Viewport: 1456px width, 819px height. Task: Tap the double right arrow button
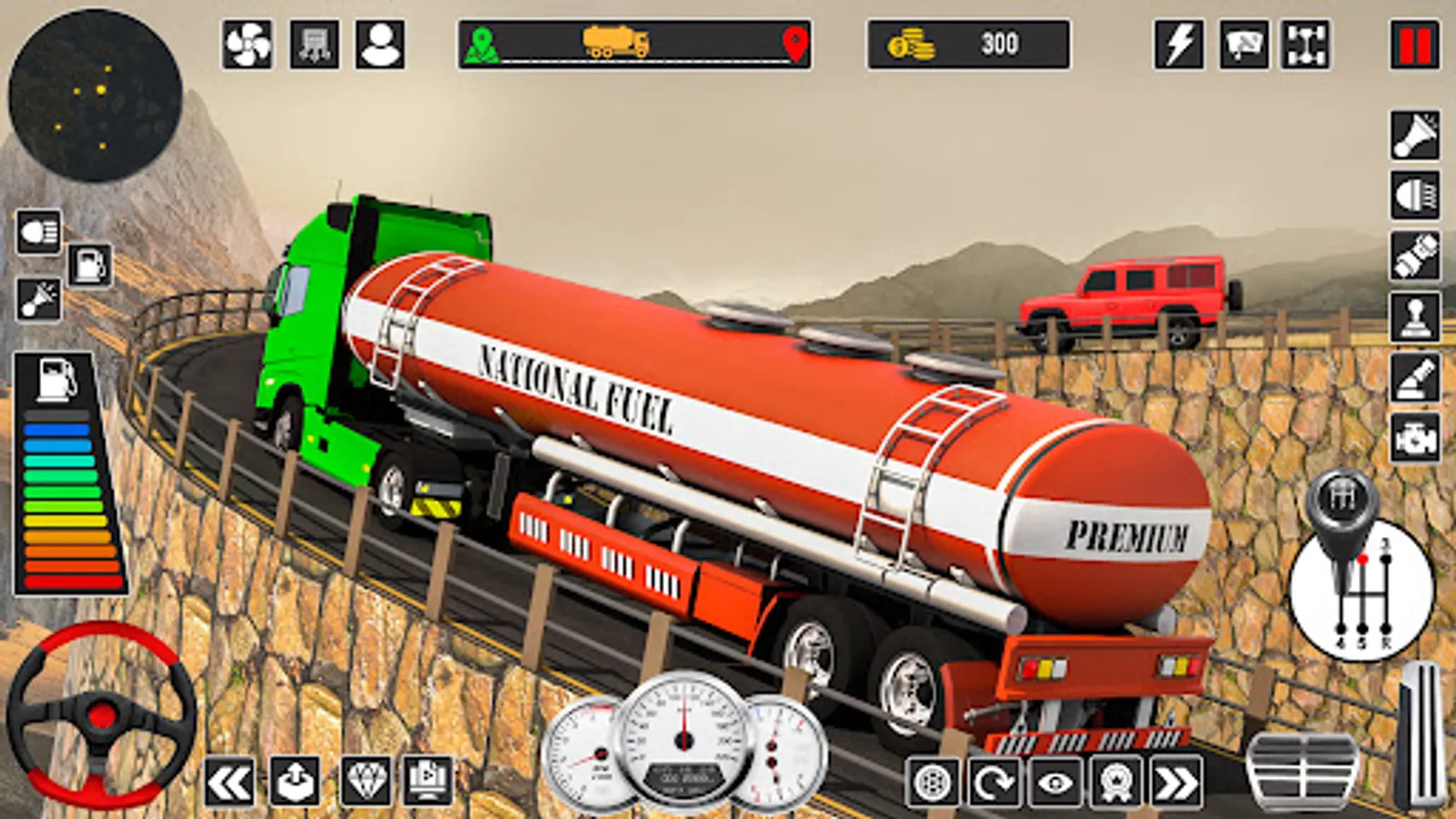(x=1176, y=782)
